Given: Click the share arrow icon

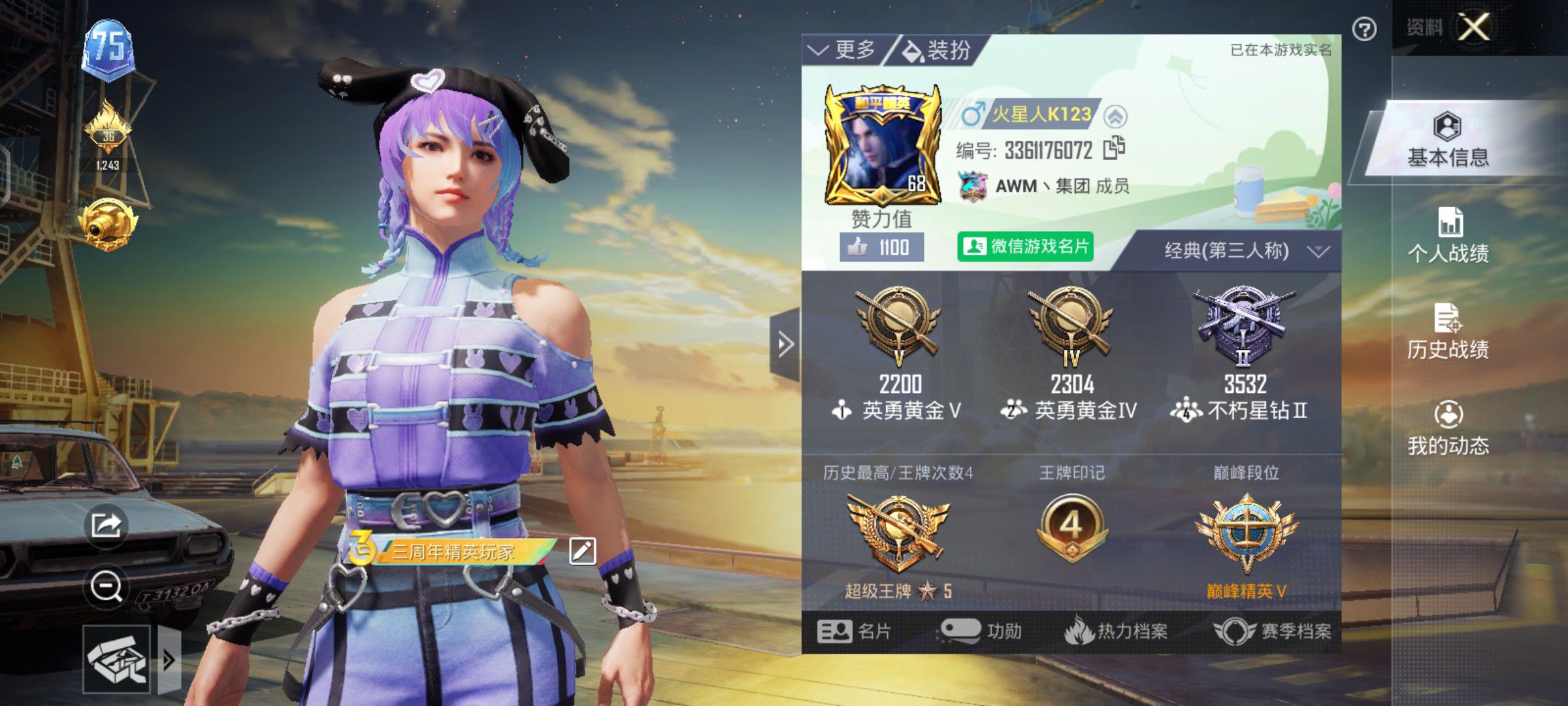Looking at the screenshot, I should (x=106, y=525).
